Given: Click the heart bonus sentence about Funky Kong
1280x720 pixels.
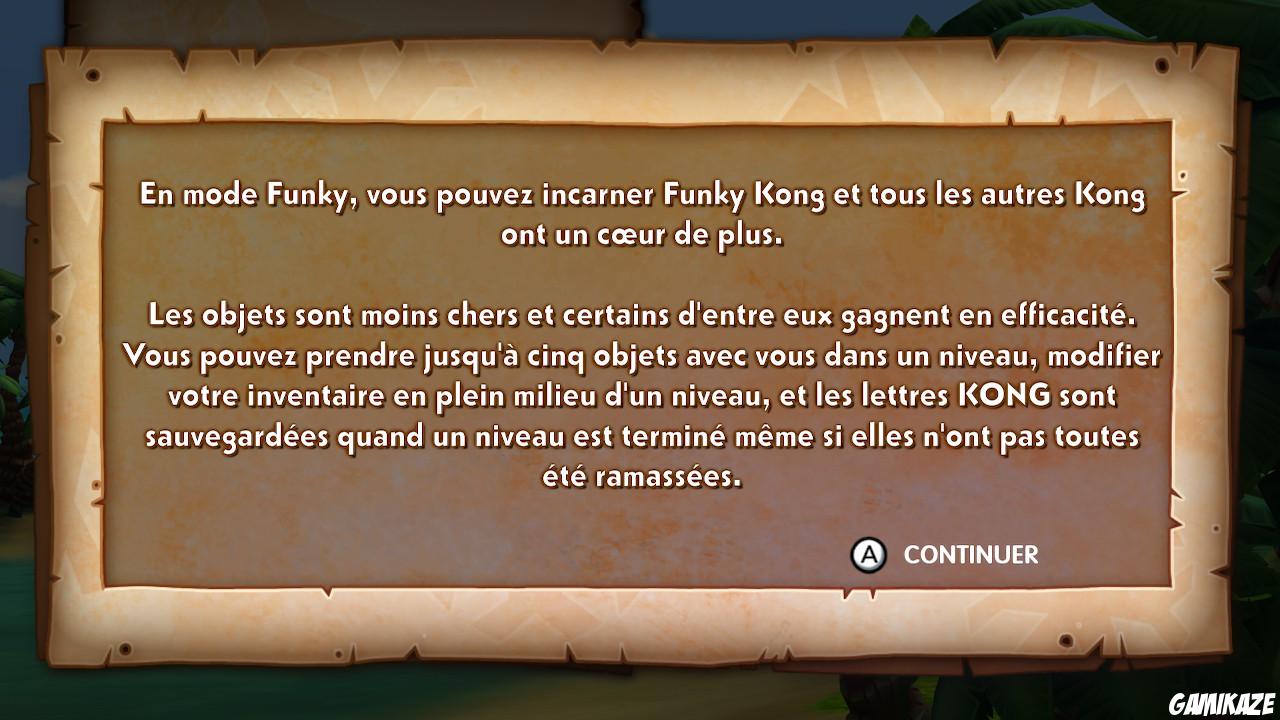Looking at the screenshot, I should coord(640,215).
